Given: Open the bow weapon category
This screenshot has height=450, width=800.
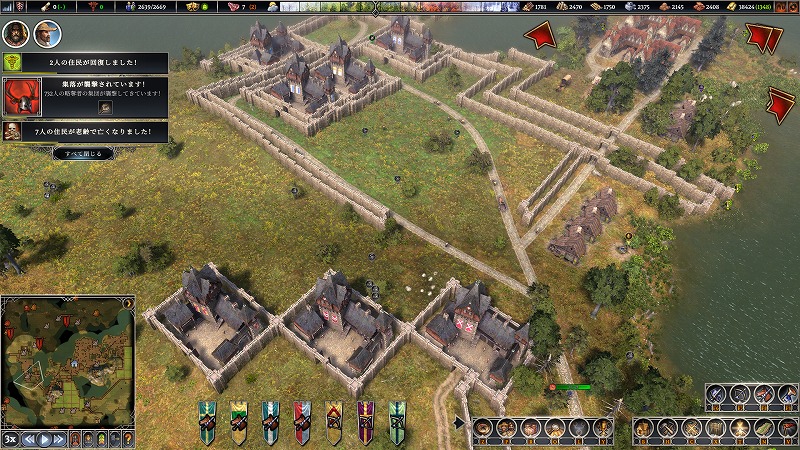Looking at the screenshot, I should pyautogui.click(x=741, y=394).
